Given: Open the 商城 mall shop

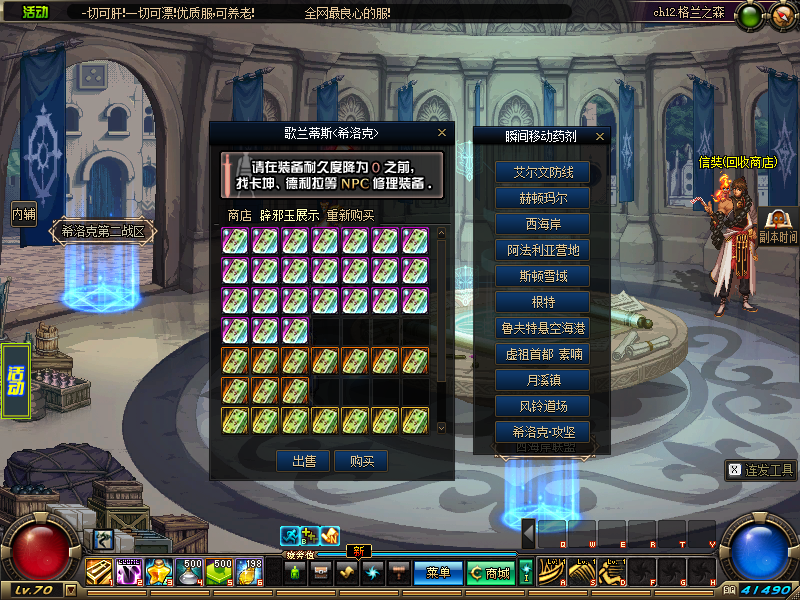Looking at the screenshot, I should [491, 573].
